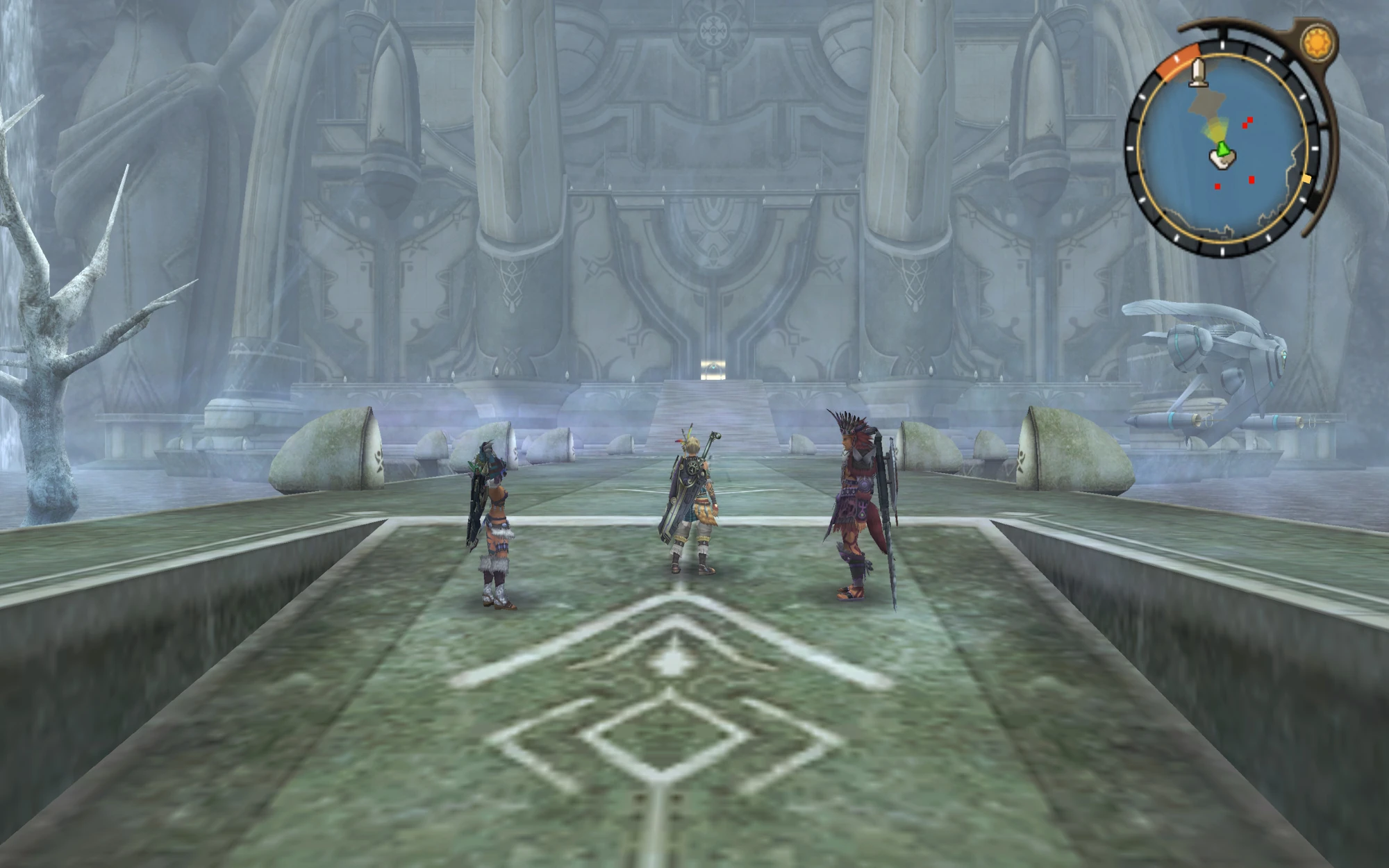This screenshot has height=868, width=1389.
Task: Click the landmark pedestal icon beside the player arrow
Action: pos(1221,160)
